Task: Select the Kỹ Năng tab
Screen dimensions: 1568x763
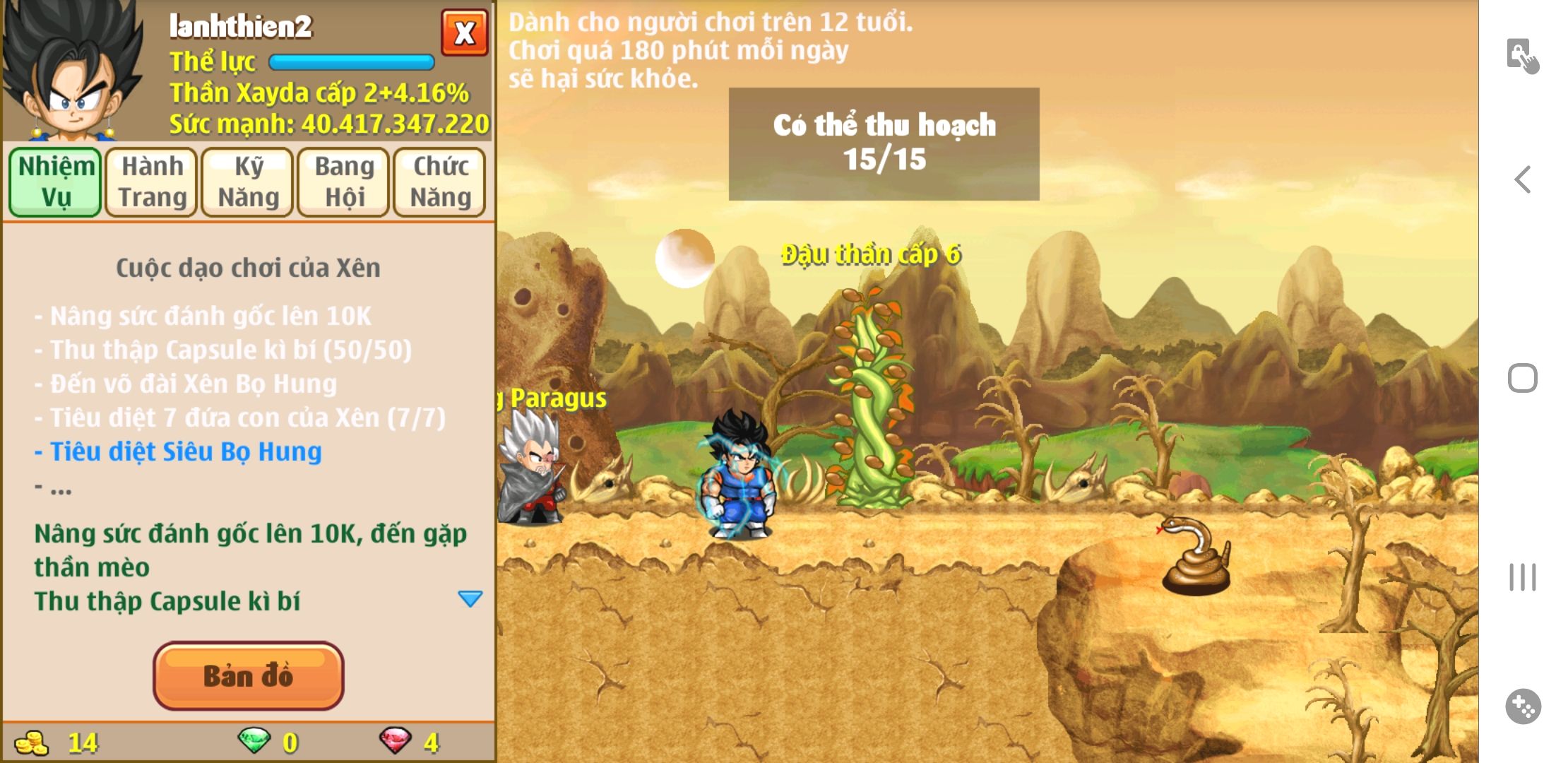Action: pyautogui.click(x=248, y=182)
